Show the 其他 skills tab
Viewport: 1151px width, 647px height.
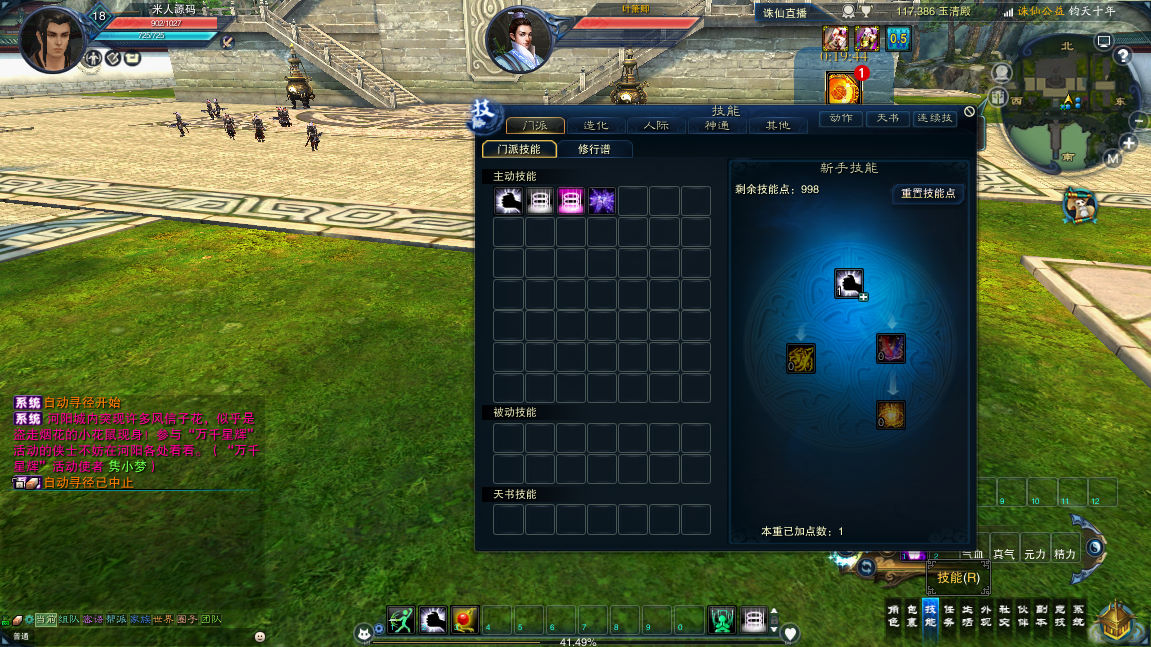coord(777,126)
